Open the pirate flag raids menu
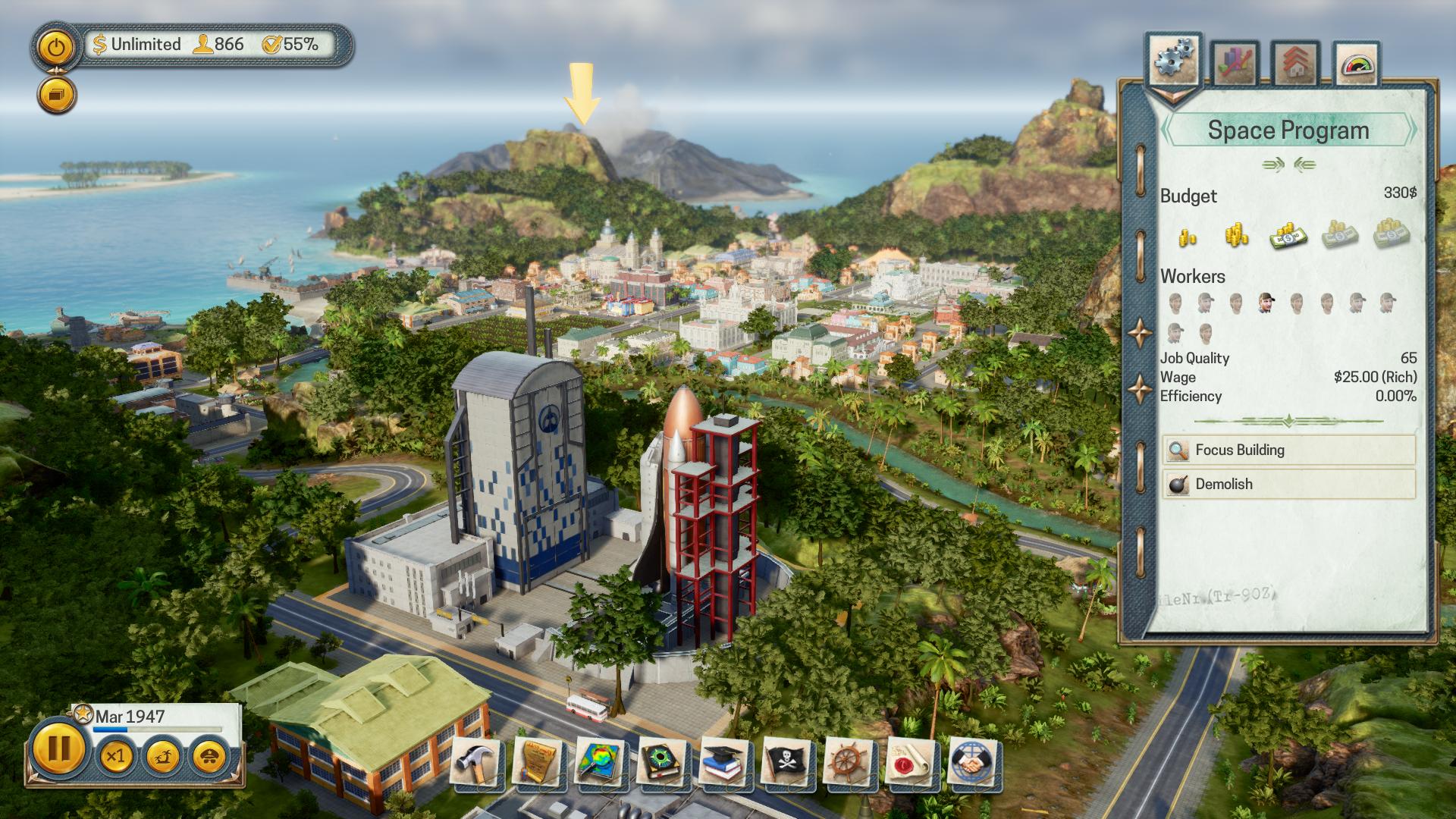This screenshot has height=819, width=1456. 787,762
